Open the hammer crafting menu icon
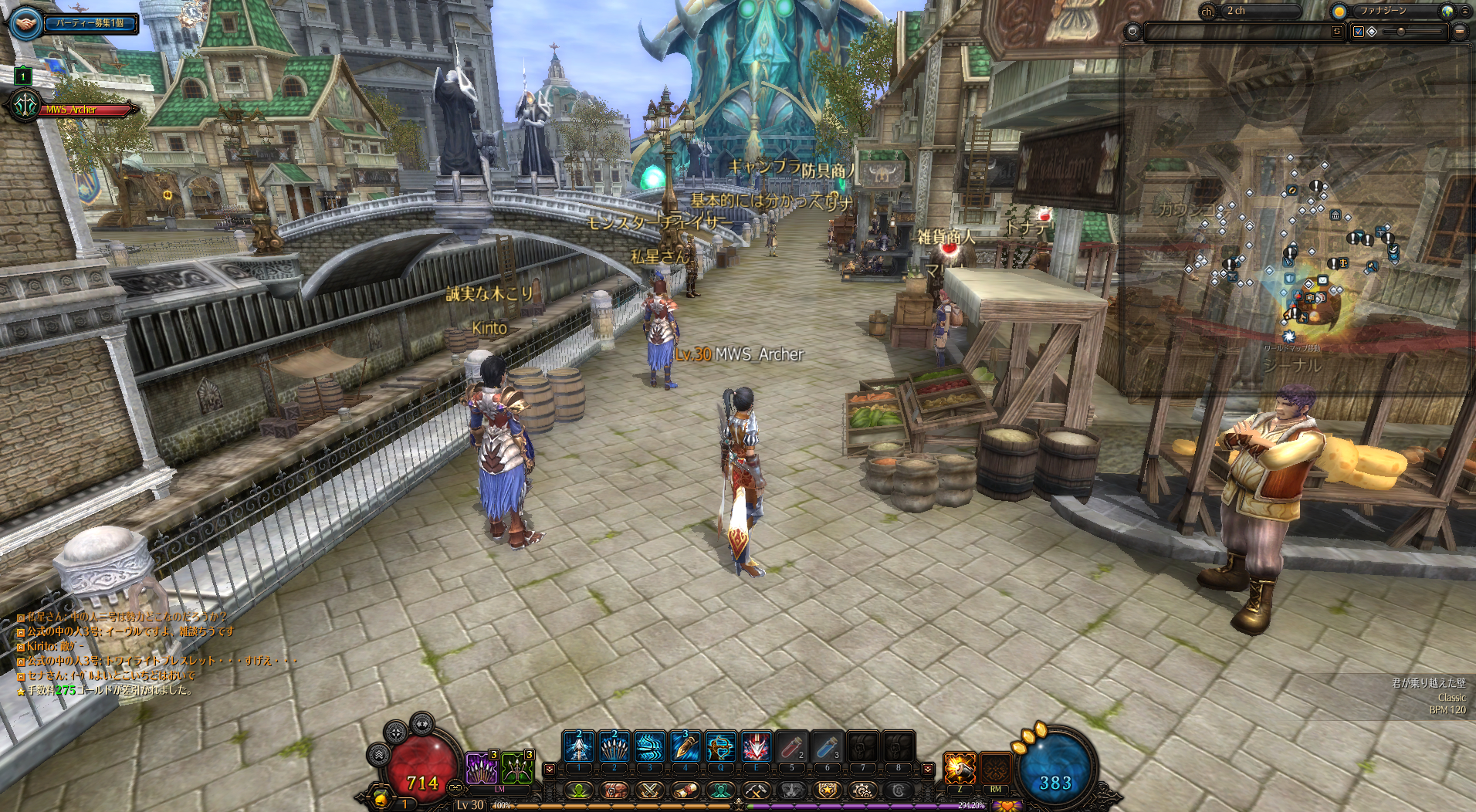 [755, 790]
